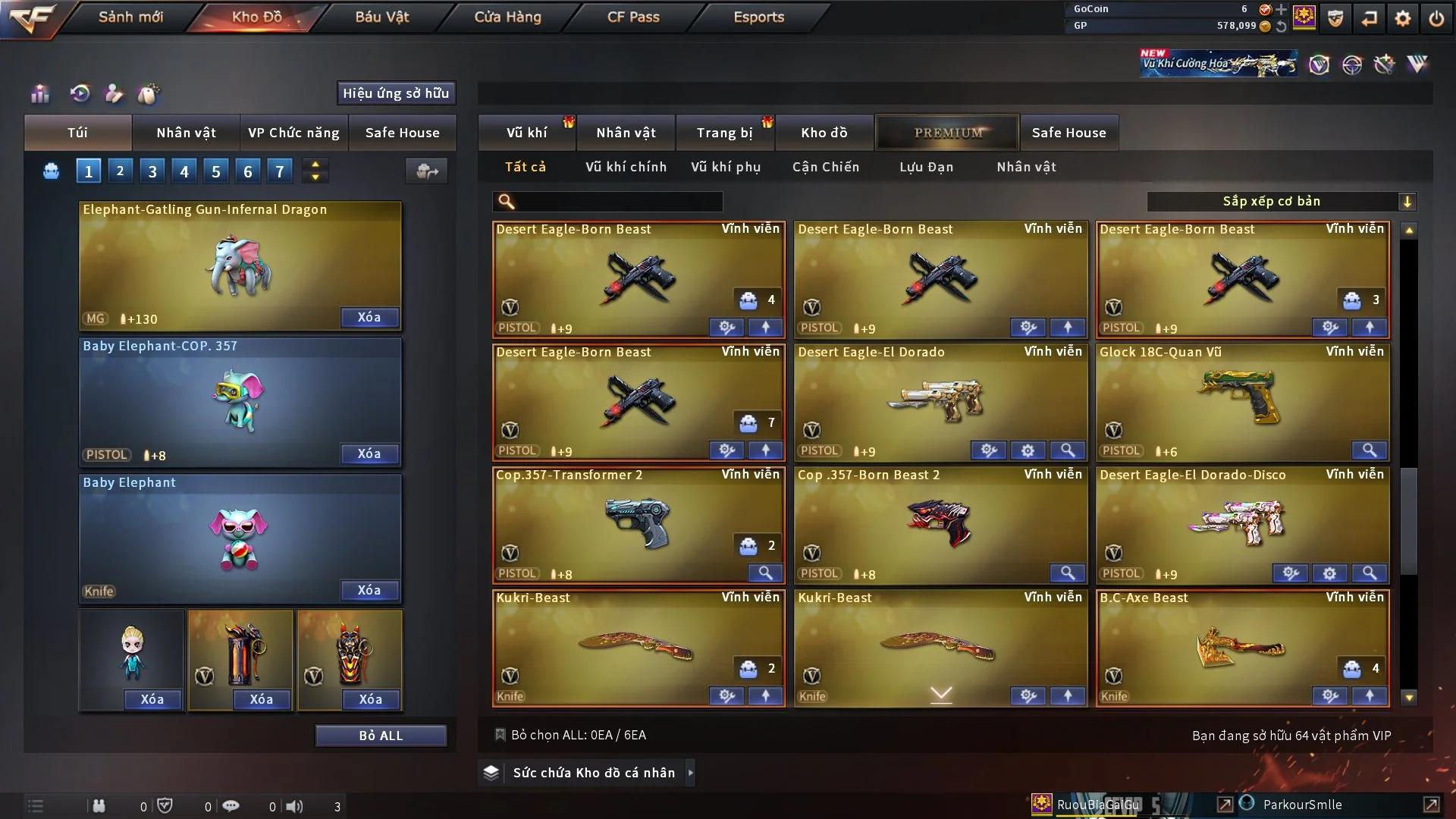Remove Elephant-Gatling Gun with its Xóa button
The image size is (1456, 819).
click(369, 317)
